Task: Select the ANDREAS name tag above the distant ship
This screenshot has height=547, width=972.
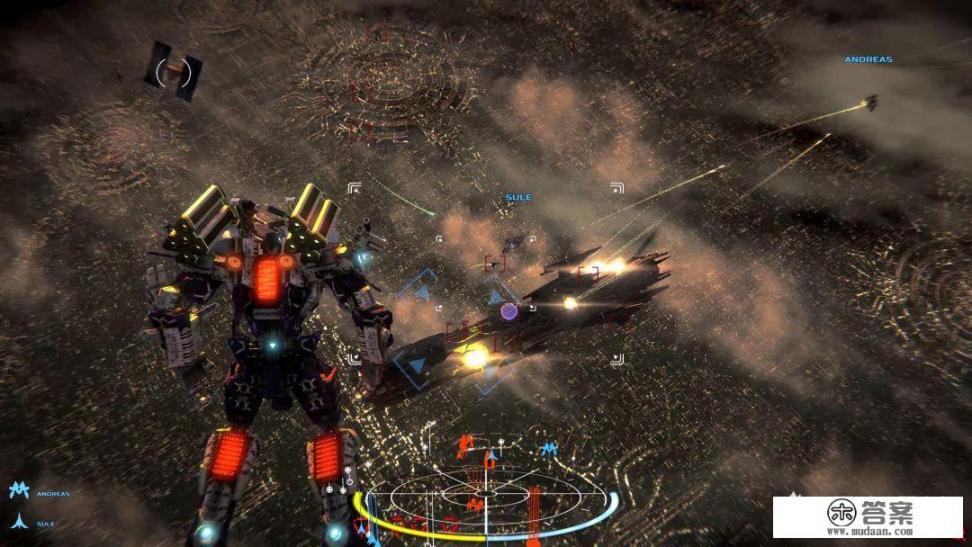Action: [x=867, y=60]
